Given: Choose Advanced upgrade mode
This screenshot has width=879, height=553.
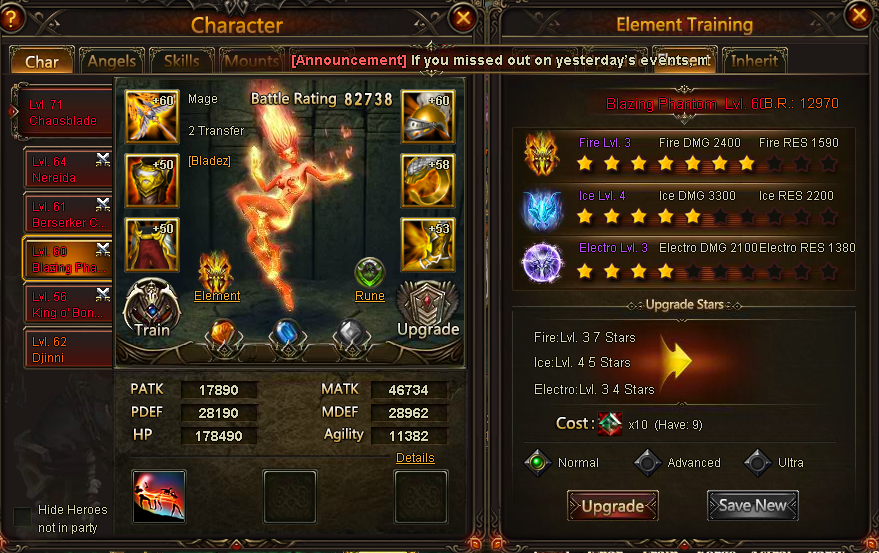Looking at the screenshot, I should pos(648,462).
